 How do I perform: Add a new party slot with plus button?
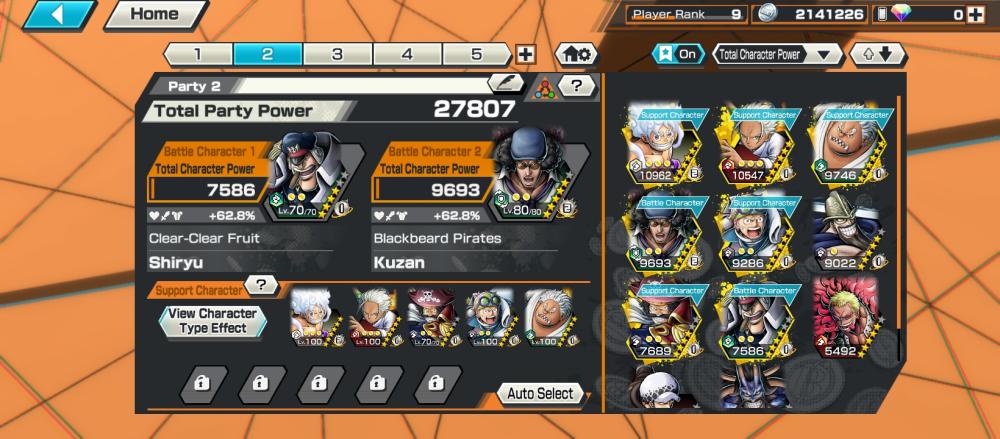[x=525, y=55]
